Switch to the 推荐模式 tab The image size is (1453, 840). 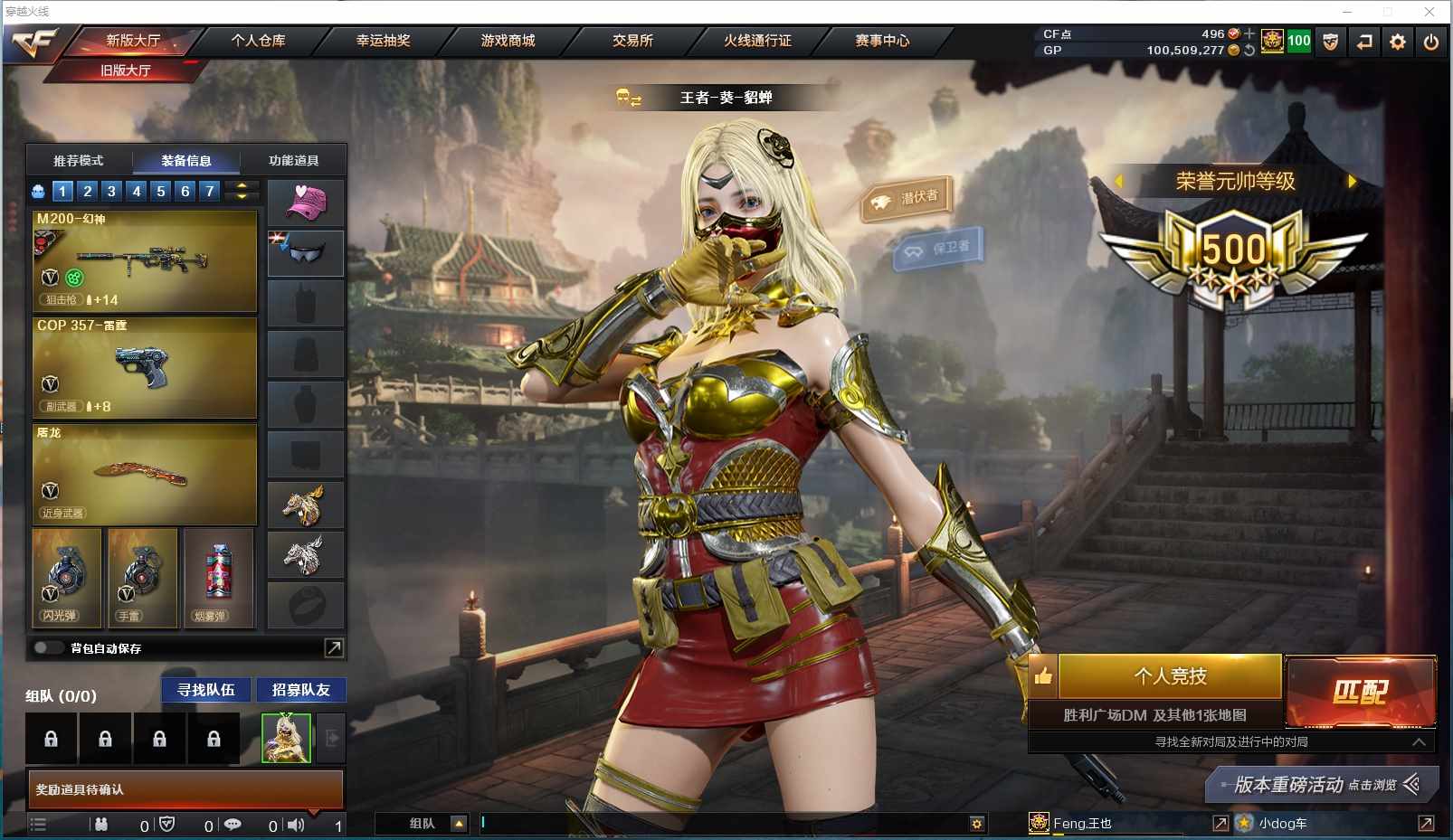point(79,161)
